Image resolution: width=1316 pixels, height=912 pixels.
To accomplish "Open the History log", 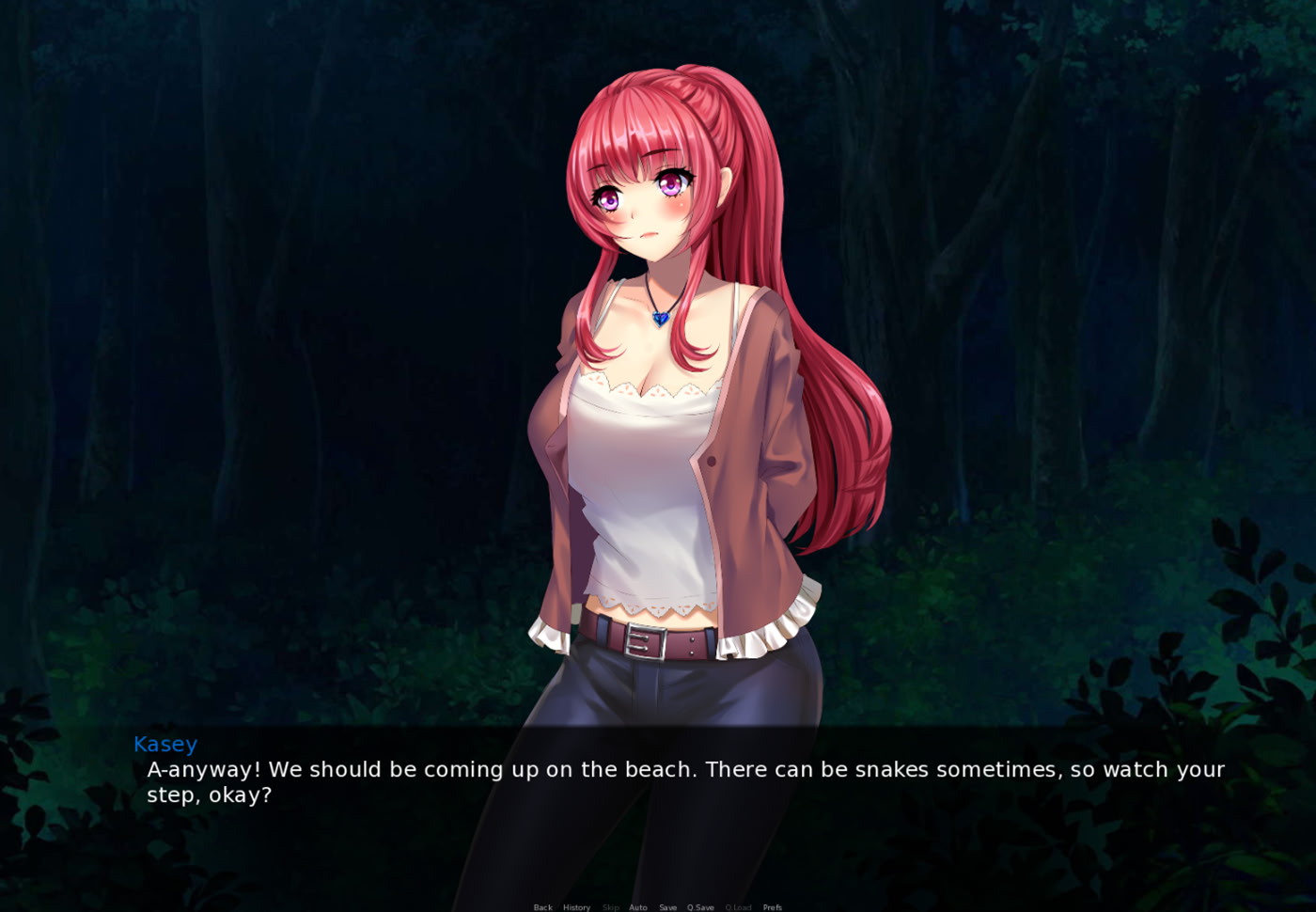I will (x=576, y=907).
